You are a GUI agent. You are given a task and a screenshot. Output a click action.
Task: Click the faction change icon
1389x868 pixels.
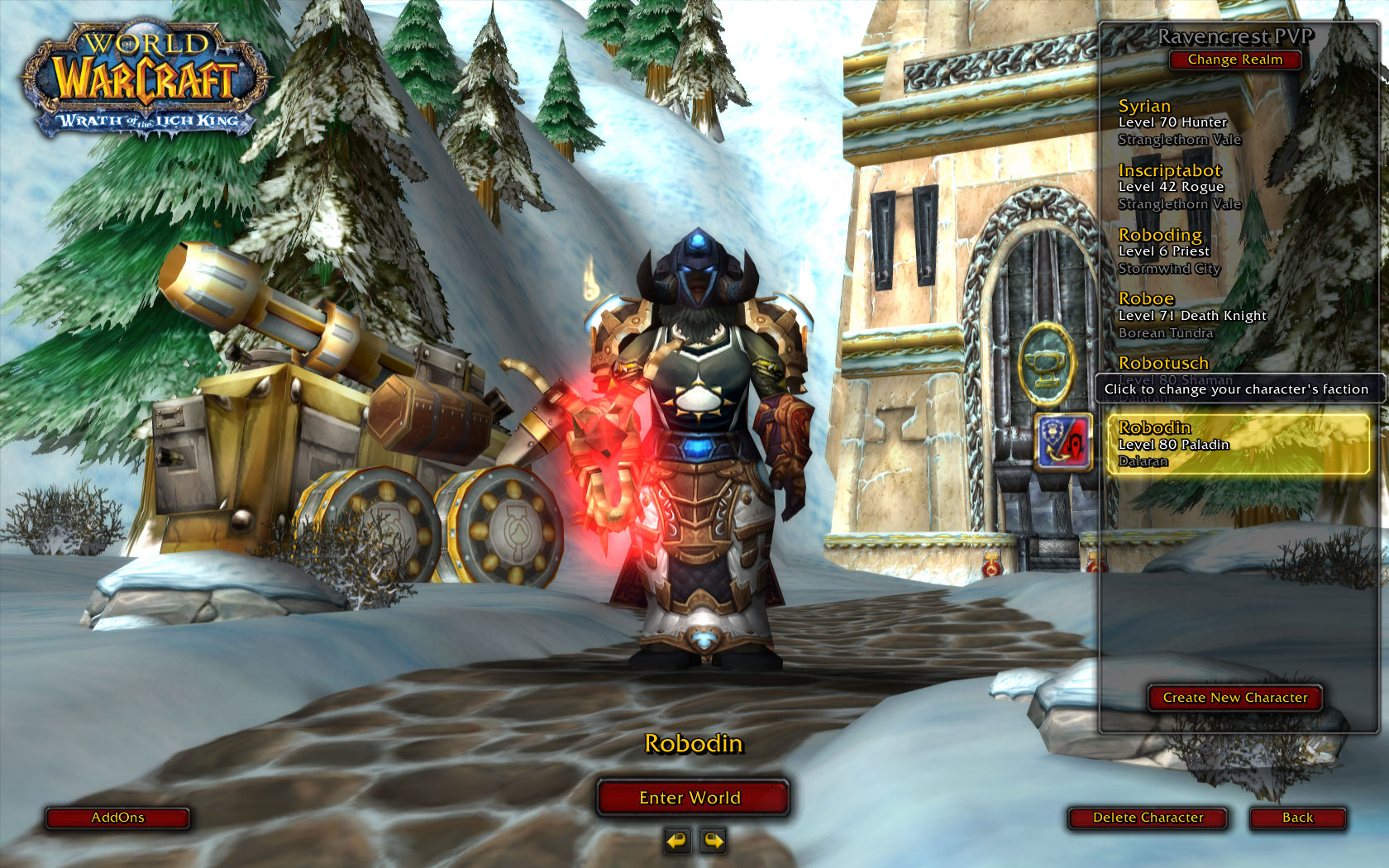pyautogui.click(x=1064, y=441)
